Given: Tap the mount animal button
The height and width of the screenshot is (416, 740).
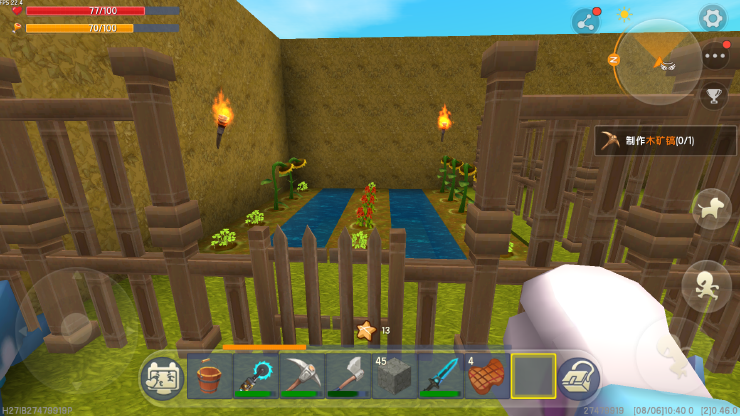Looking at the screenshot, I should click(x=711, y=209).
